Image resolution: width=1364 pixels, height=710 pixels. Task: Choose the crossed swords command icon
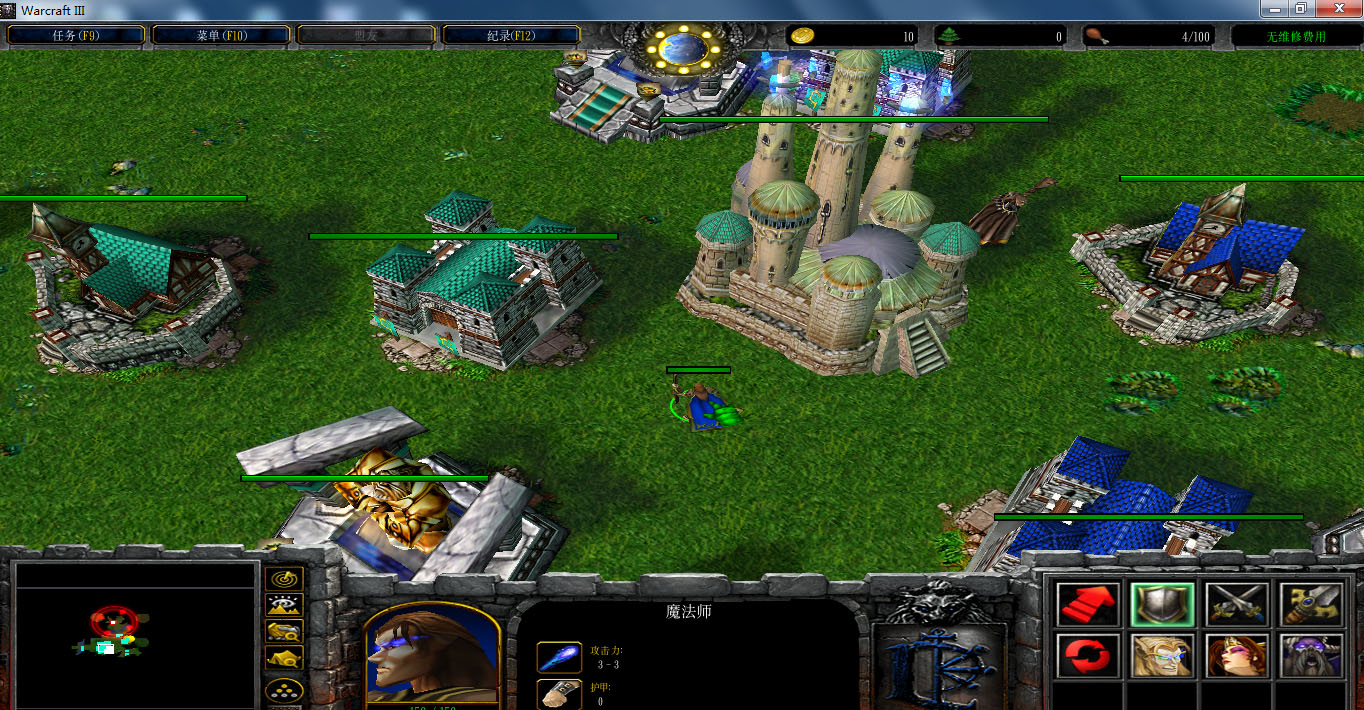click(x=1237, y=604)
